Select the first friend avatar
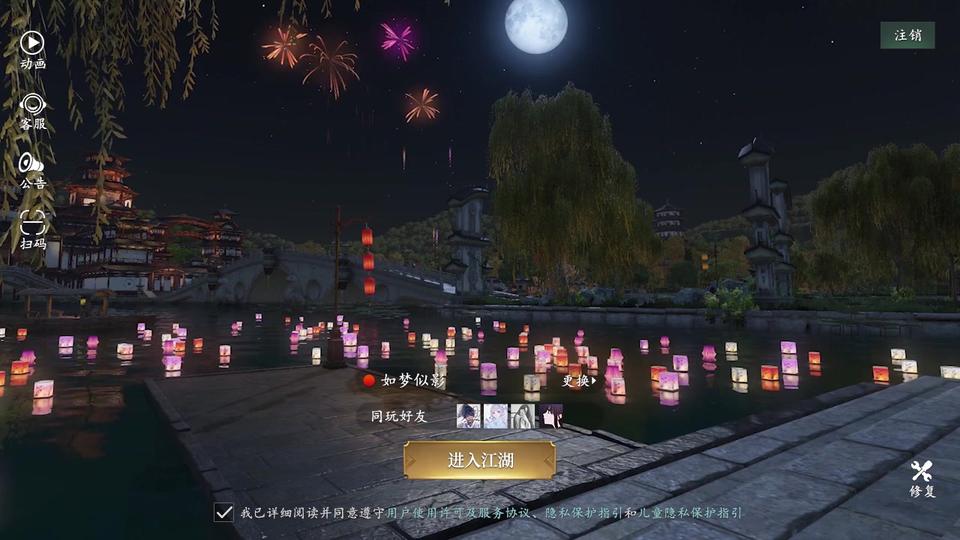 click(x=468, y=416)
